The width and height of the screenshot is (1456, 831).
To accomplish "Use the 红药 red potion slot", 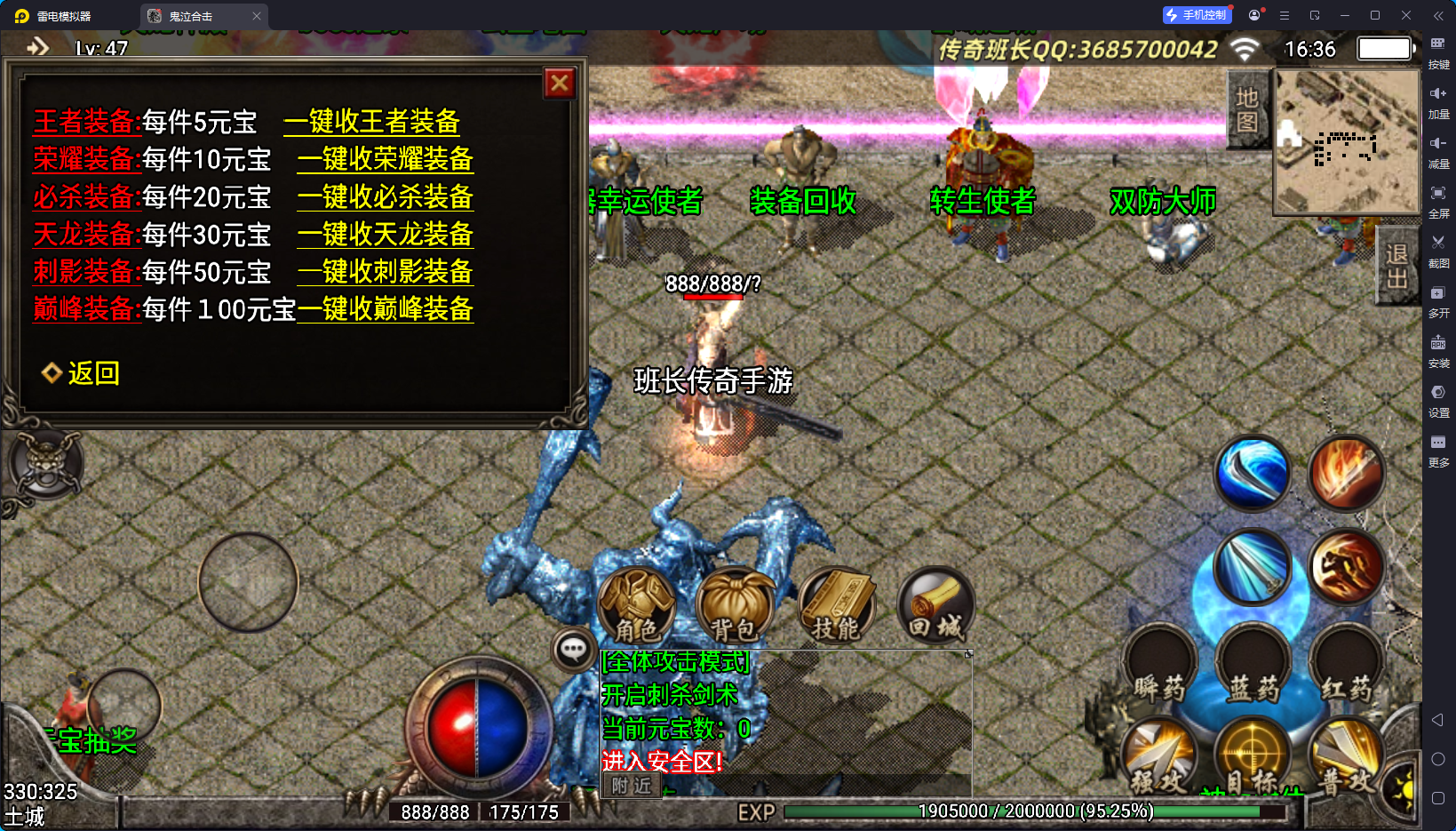I will 1346,665.
